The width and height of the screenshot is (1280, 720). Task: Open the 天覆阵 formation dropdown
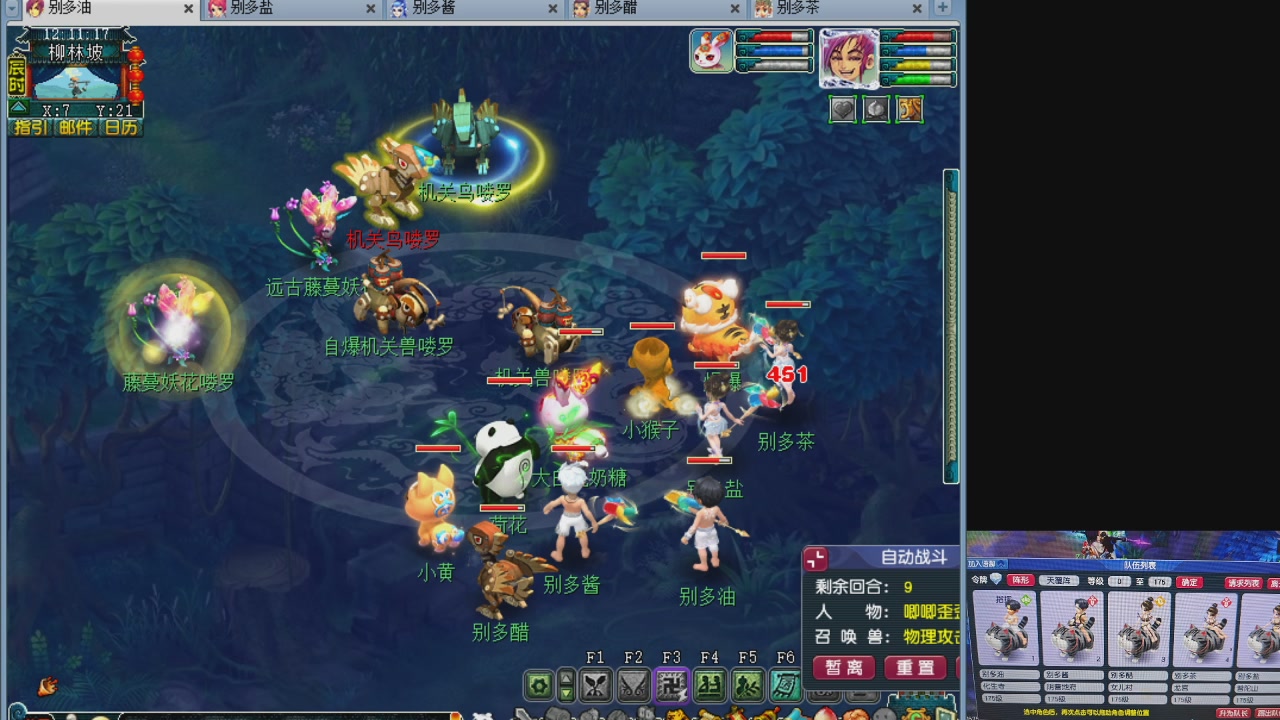pyautogui.click(x=1059, y=581)
